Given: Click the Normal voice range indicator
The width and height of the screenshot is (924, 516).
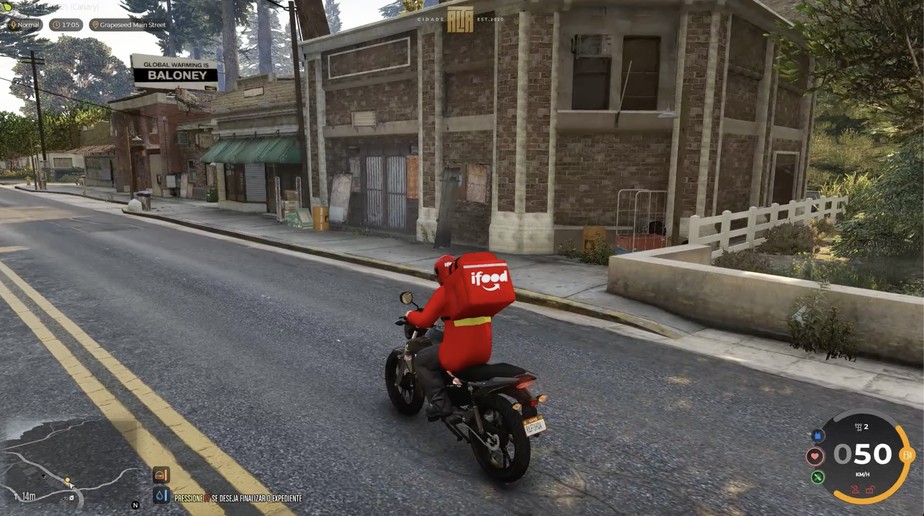Looking at the screenshot, I should coord(23,25).
